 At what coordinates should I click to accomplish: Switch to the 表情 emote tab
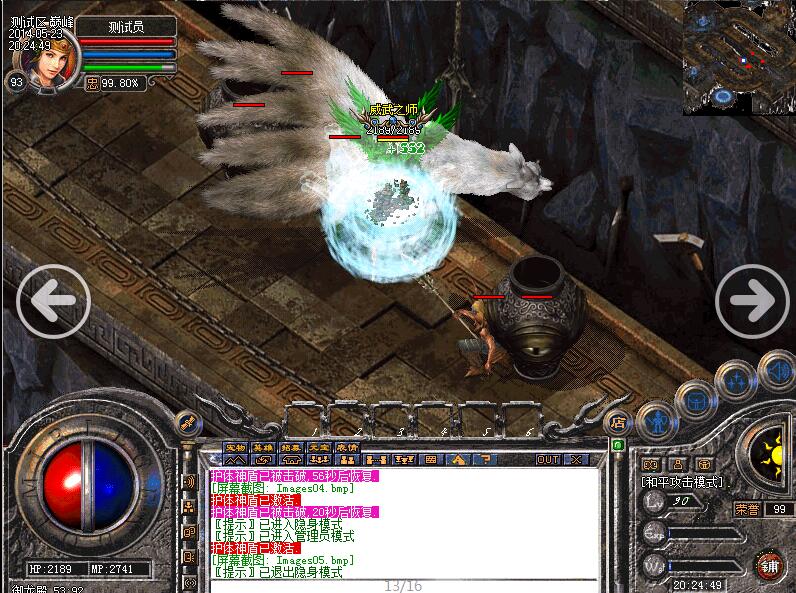(x=346, y=447)
